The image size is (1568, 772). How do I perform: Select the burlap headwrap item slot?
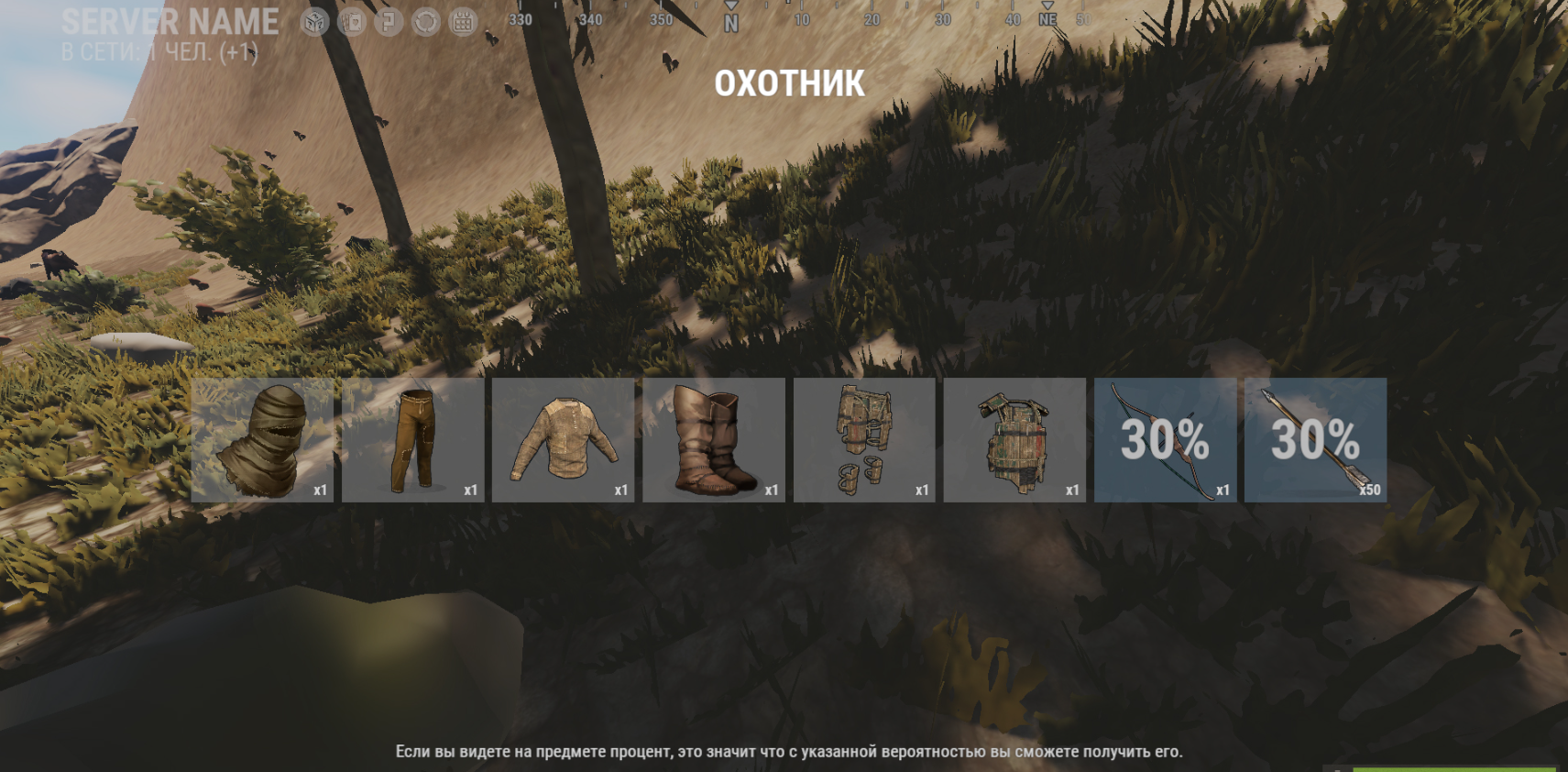point(262,440)
